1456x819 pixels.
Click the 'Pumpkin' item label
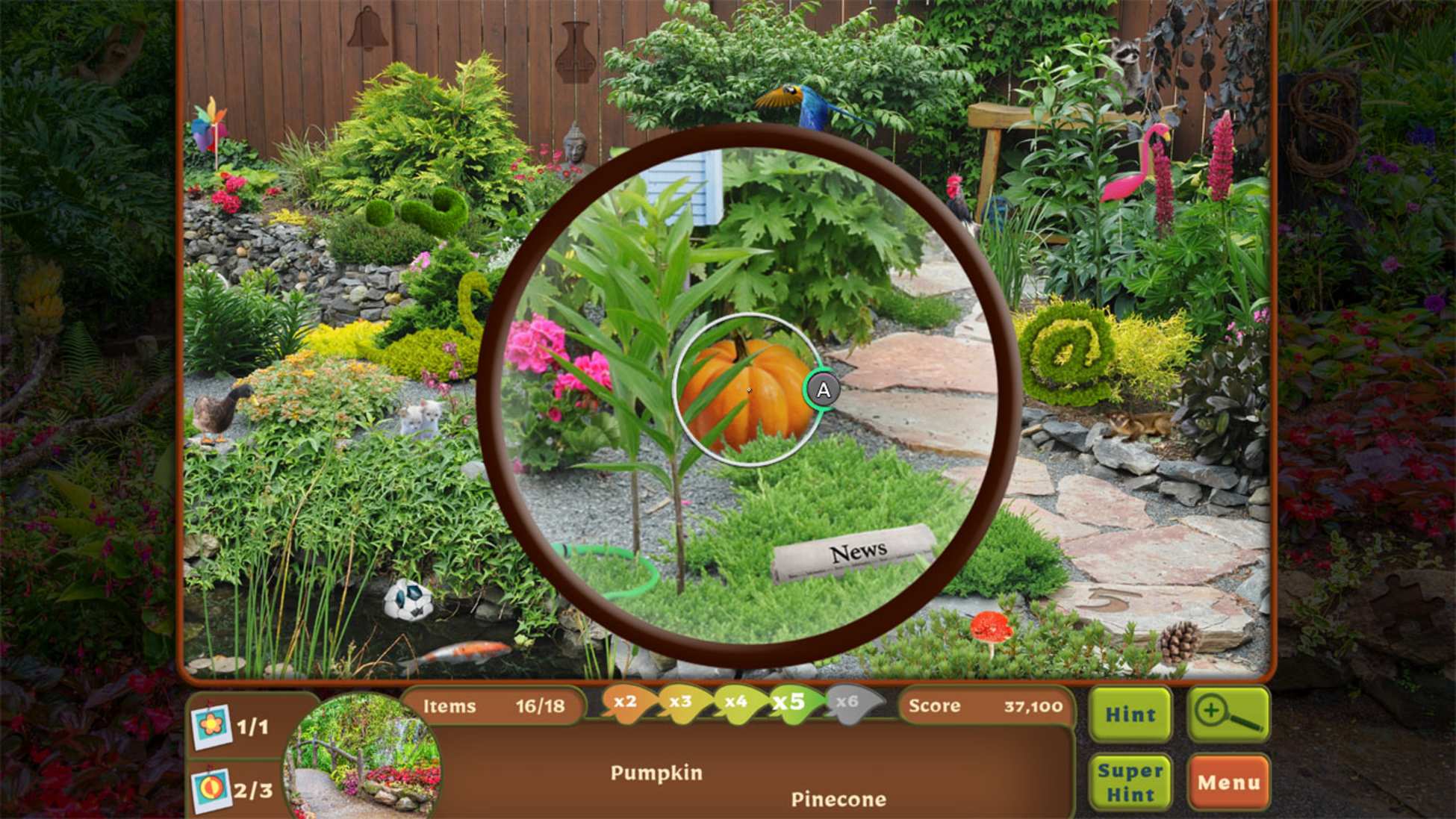click(656, 773)
